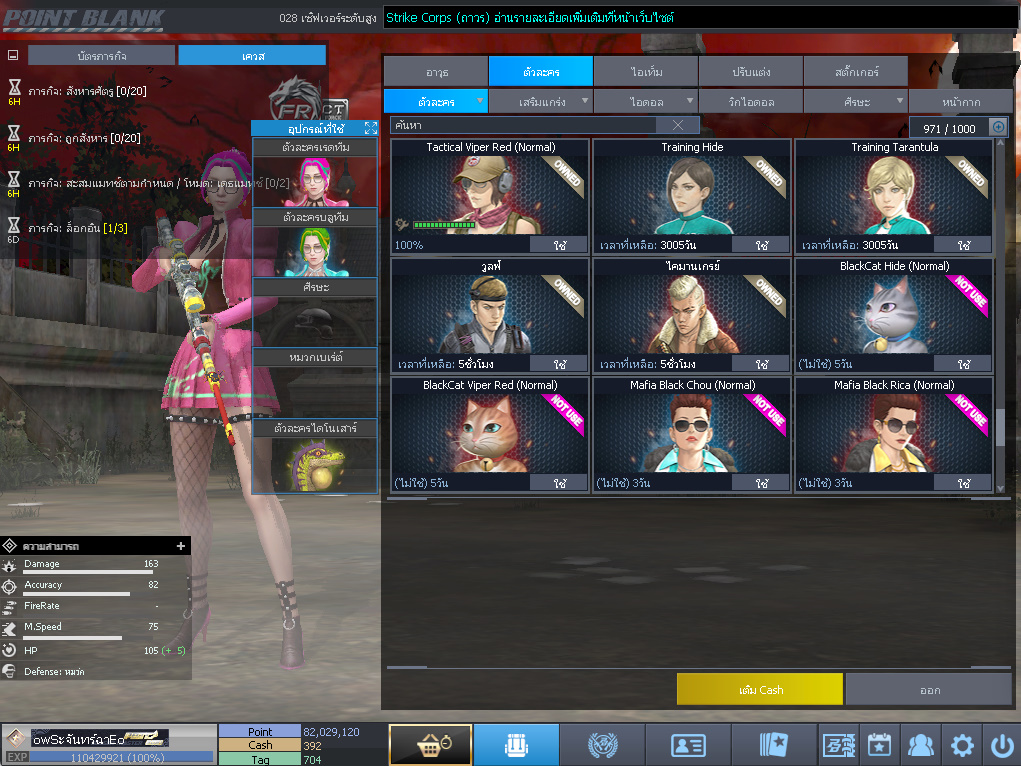
Task: Pick the BlackCat Hide character card
Action: (893, 314)
